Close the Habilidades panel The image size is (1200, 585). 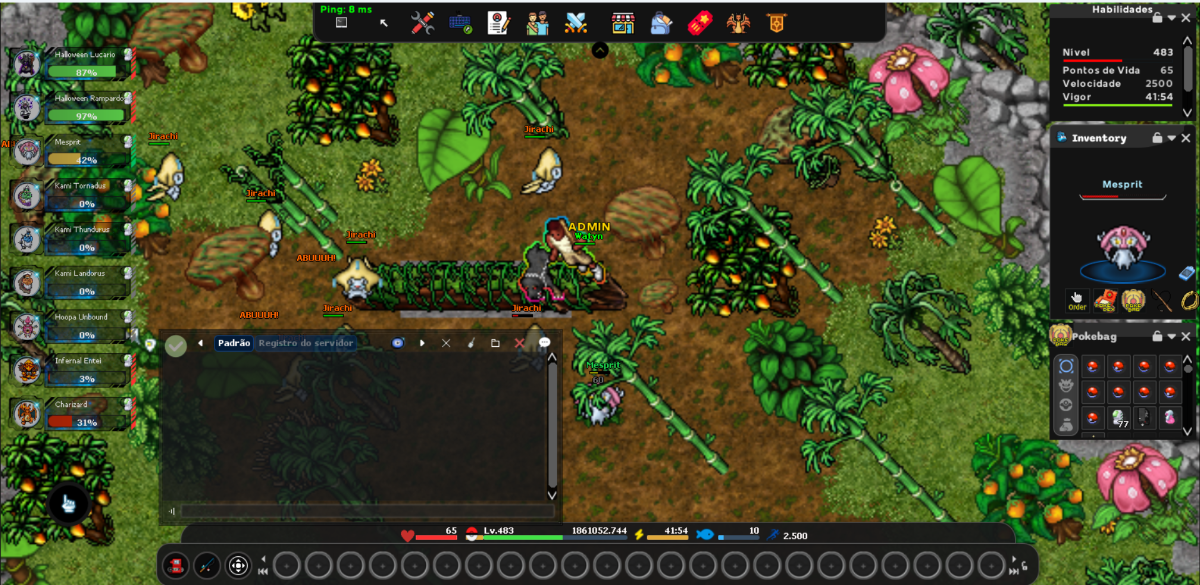(1187, 17)
